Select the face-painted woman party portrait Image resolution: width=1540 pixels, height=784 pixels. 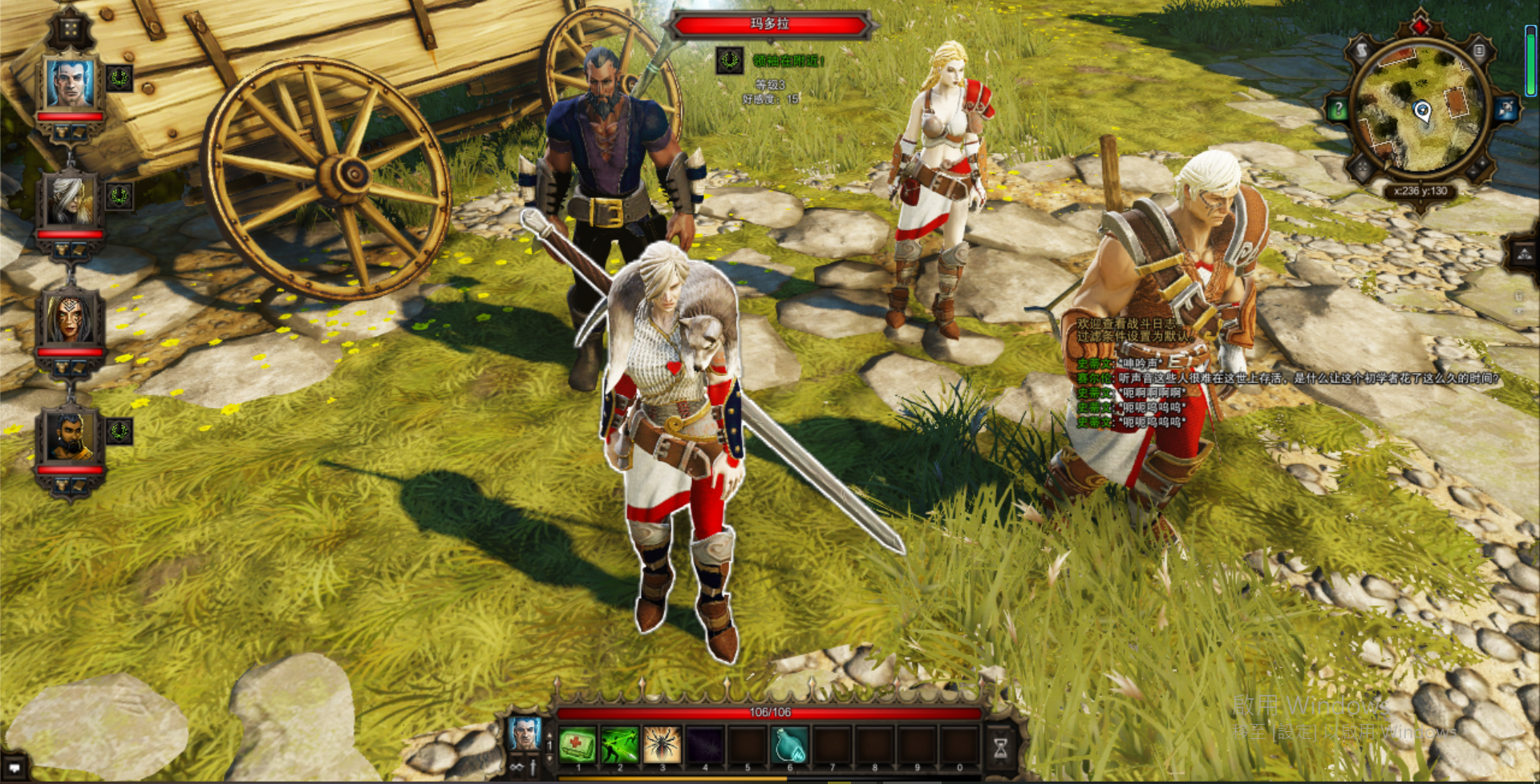pos(71,318)
